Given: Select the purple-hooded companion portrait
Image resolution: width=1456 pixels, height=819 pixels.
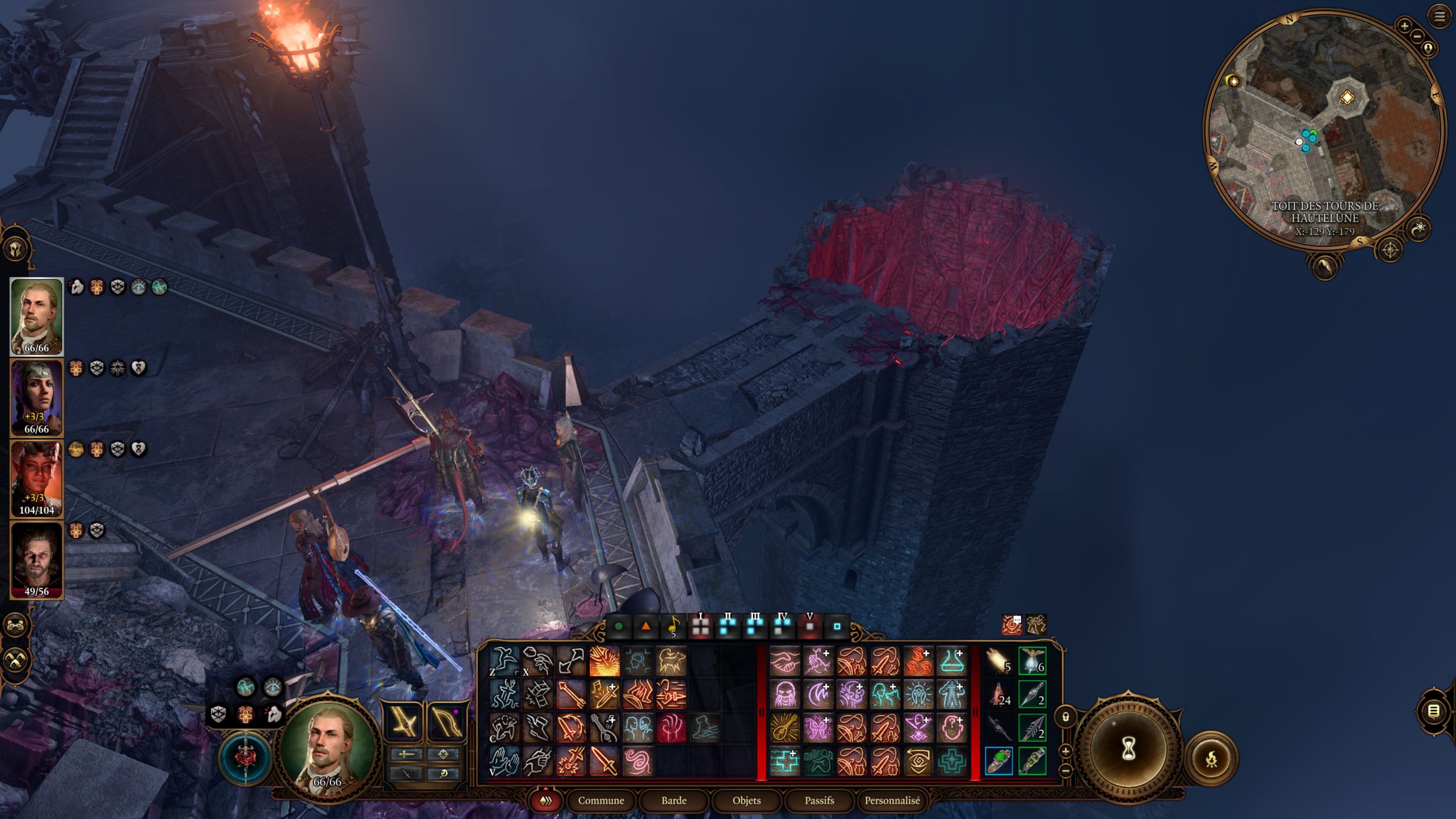Looking at the screenshot, I should pyautogui.click(x=37, y=397).
